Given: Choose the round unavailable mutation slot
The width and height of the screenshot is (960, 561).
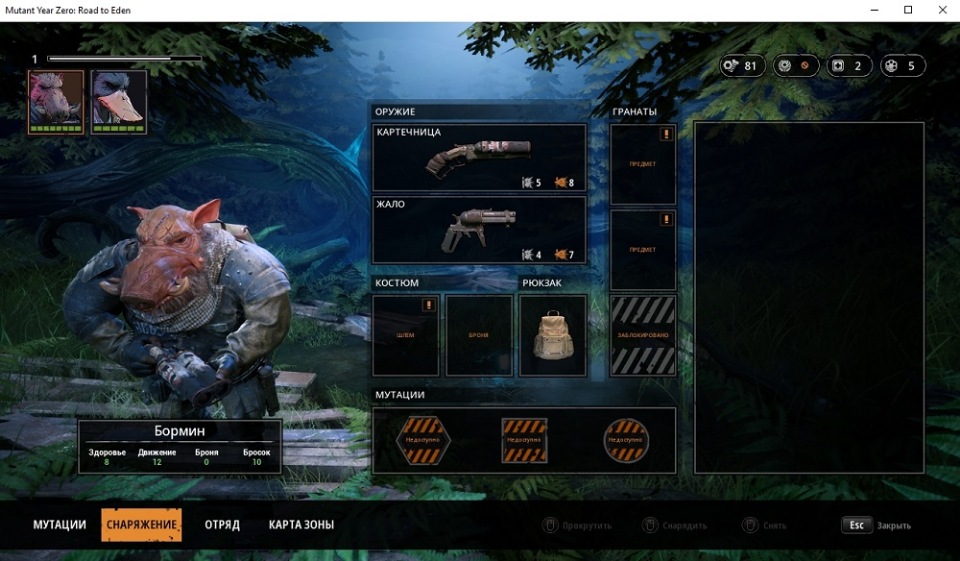Looking at the screenshot, I should [627, 440].
